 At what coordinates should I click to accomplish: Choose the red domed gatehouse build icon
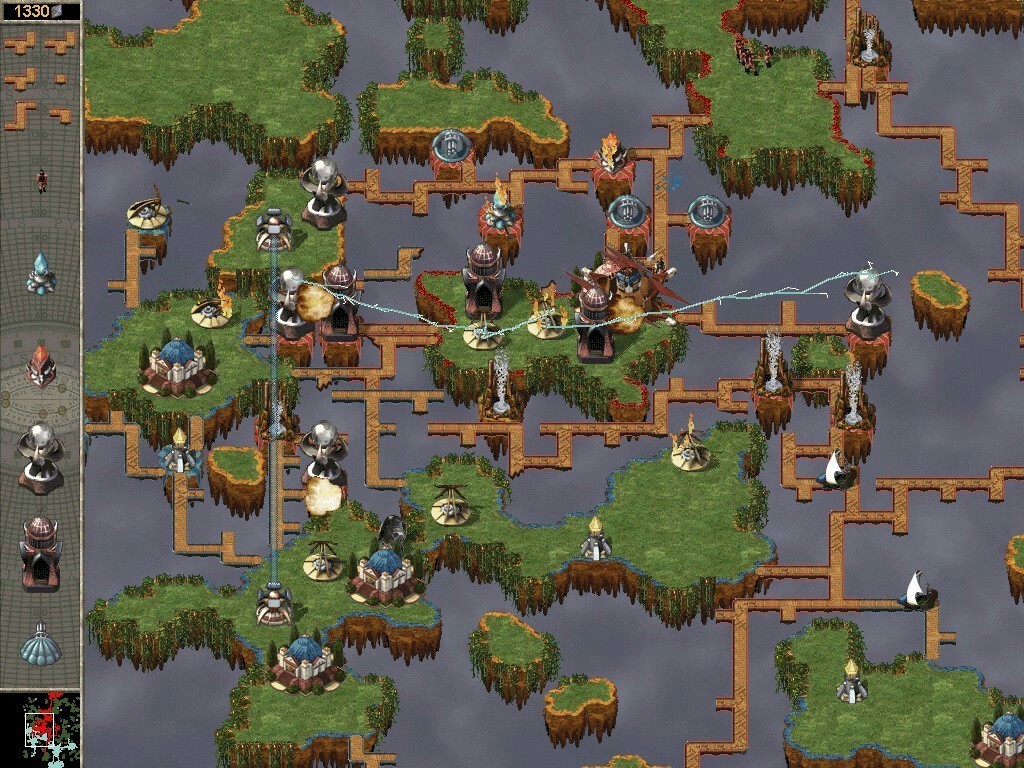pos(41,550)
